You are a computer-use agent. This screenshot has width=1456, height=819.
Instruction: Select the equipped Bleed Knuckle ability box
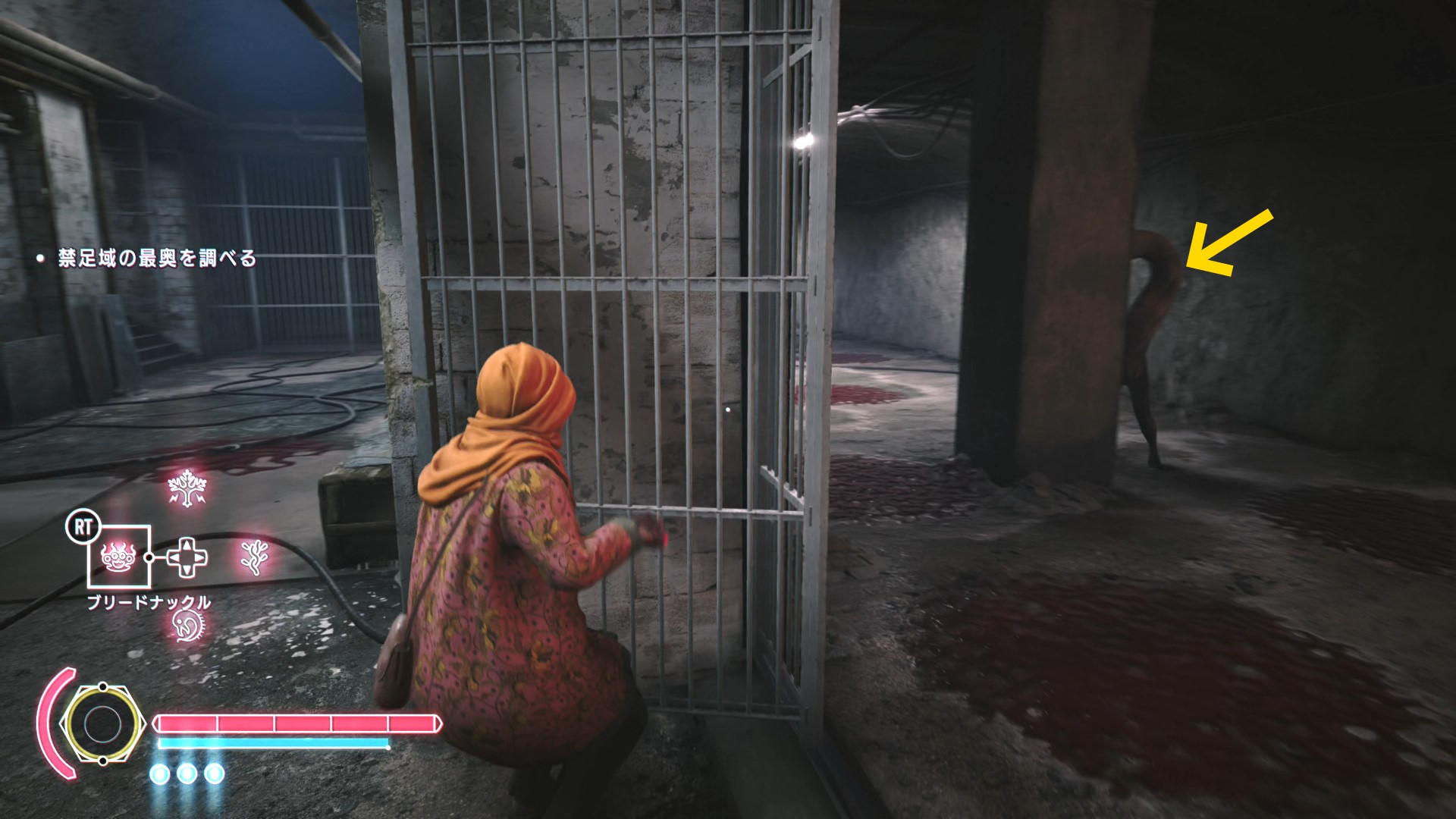coord(119,557)
